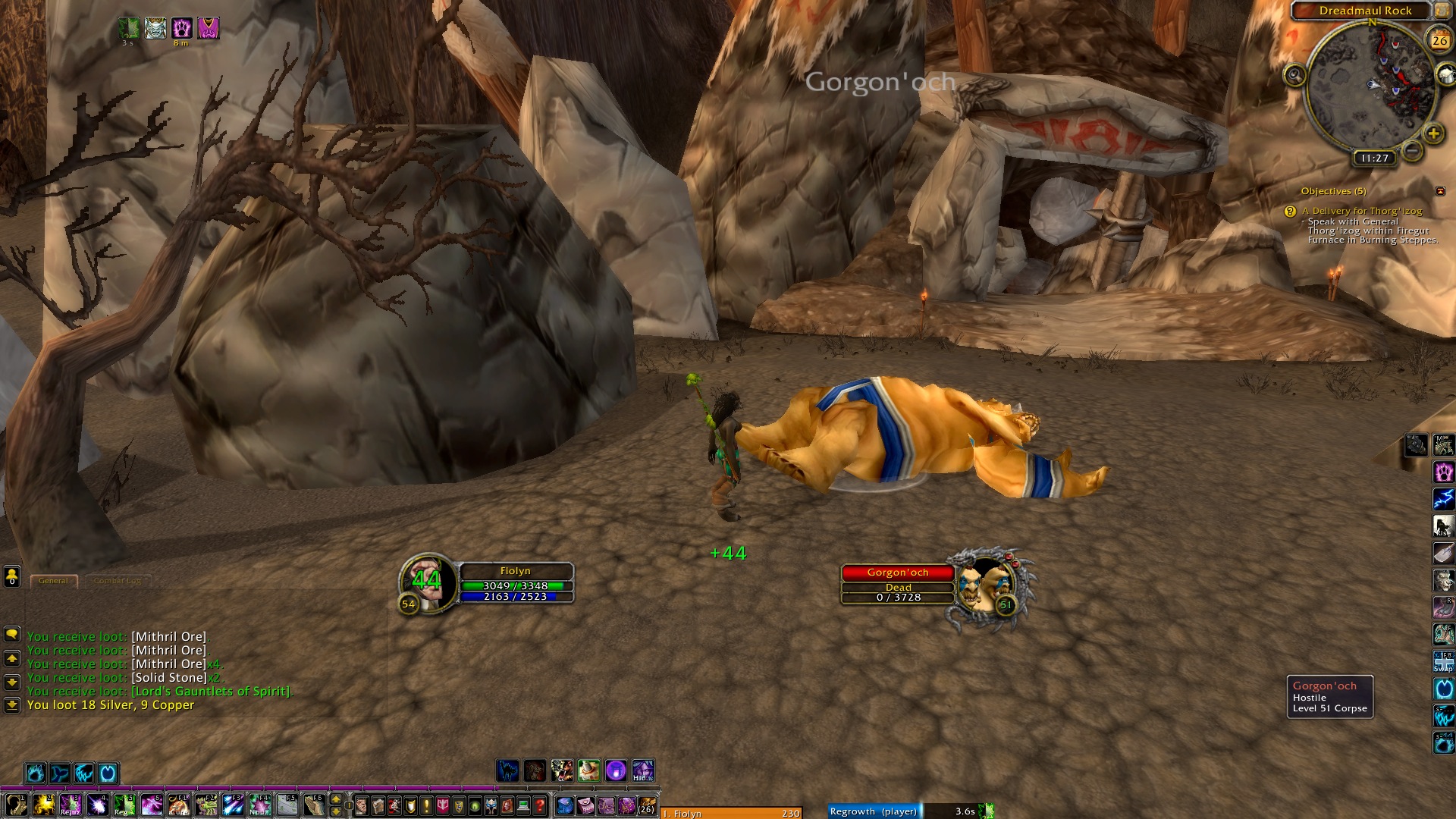Screen dimensions: 1456x819
Task: Open the red question mark help button
Action: pos(540,805)
